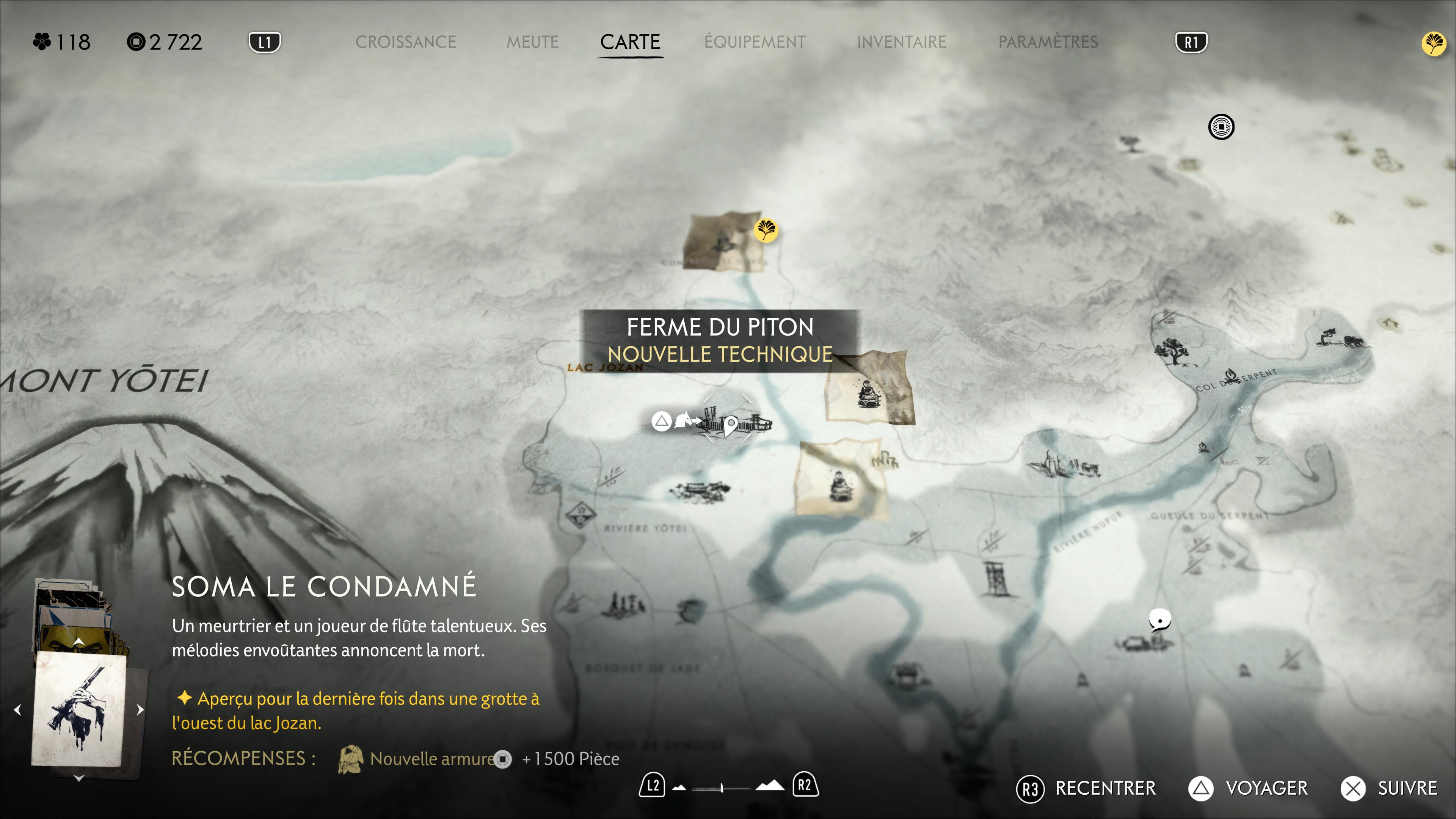Image resolution: width=1456 pixels, height=819 pixels.
Task: Activate Suivre to track the objective
Action: coord(1389,789)
